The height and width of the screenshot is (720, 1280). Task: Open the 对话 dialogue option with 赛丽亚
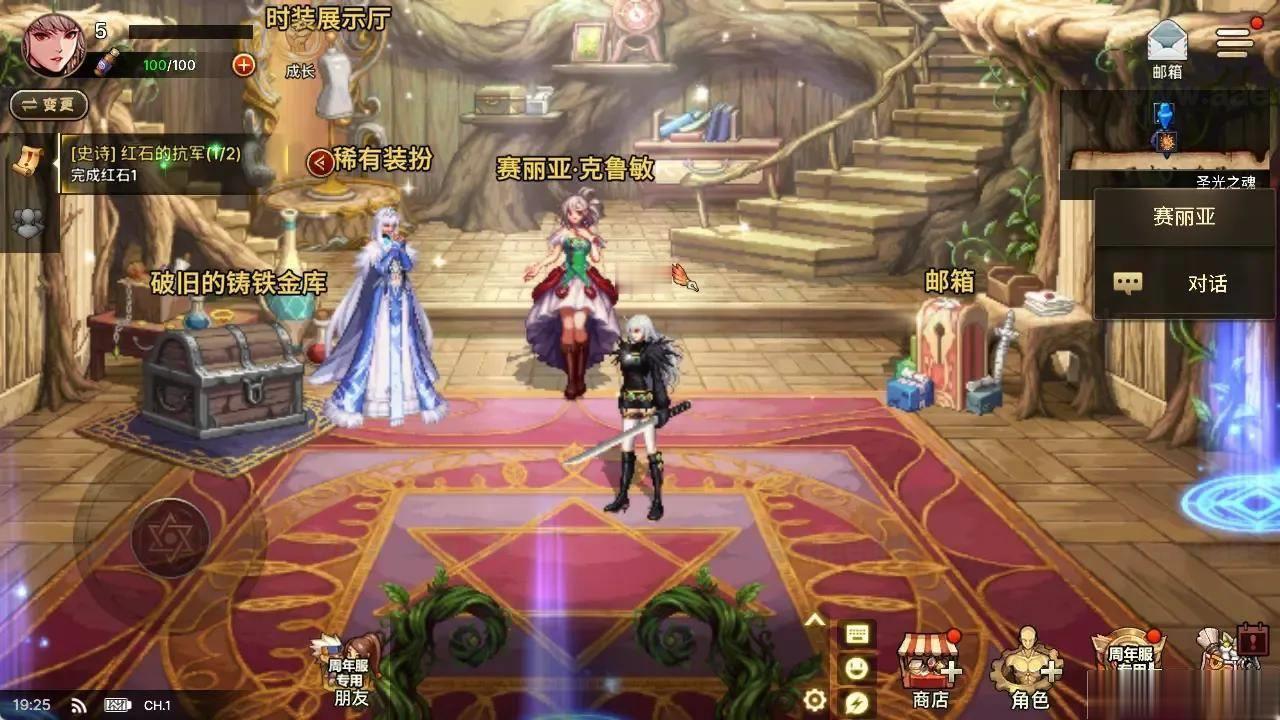(1183, 283)
